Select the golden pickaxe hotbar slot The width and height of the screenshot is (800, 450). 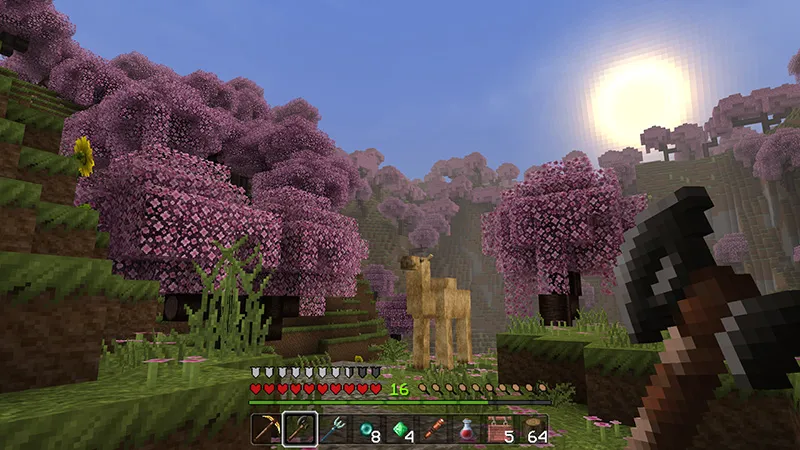266,430
